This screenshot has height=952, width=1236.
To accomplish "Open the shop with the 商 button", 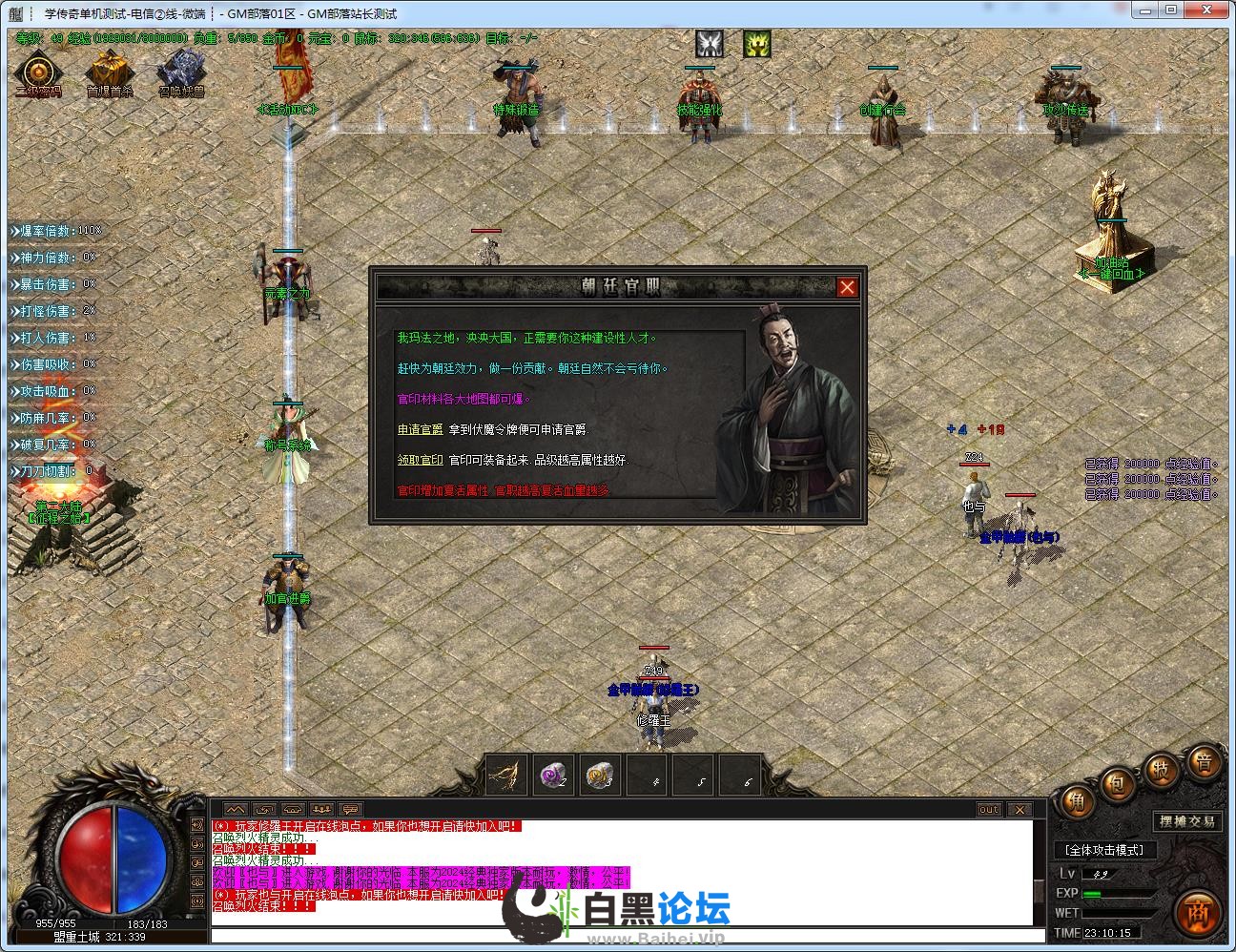I will pyautogui.click(x=1199, y=913).
